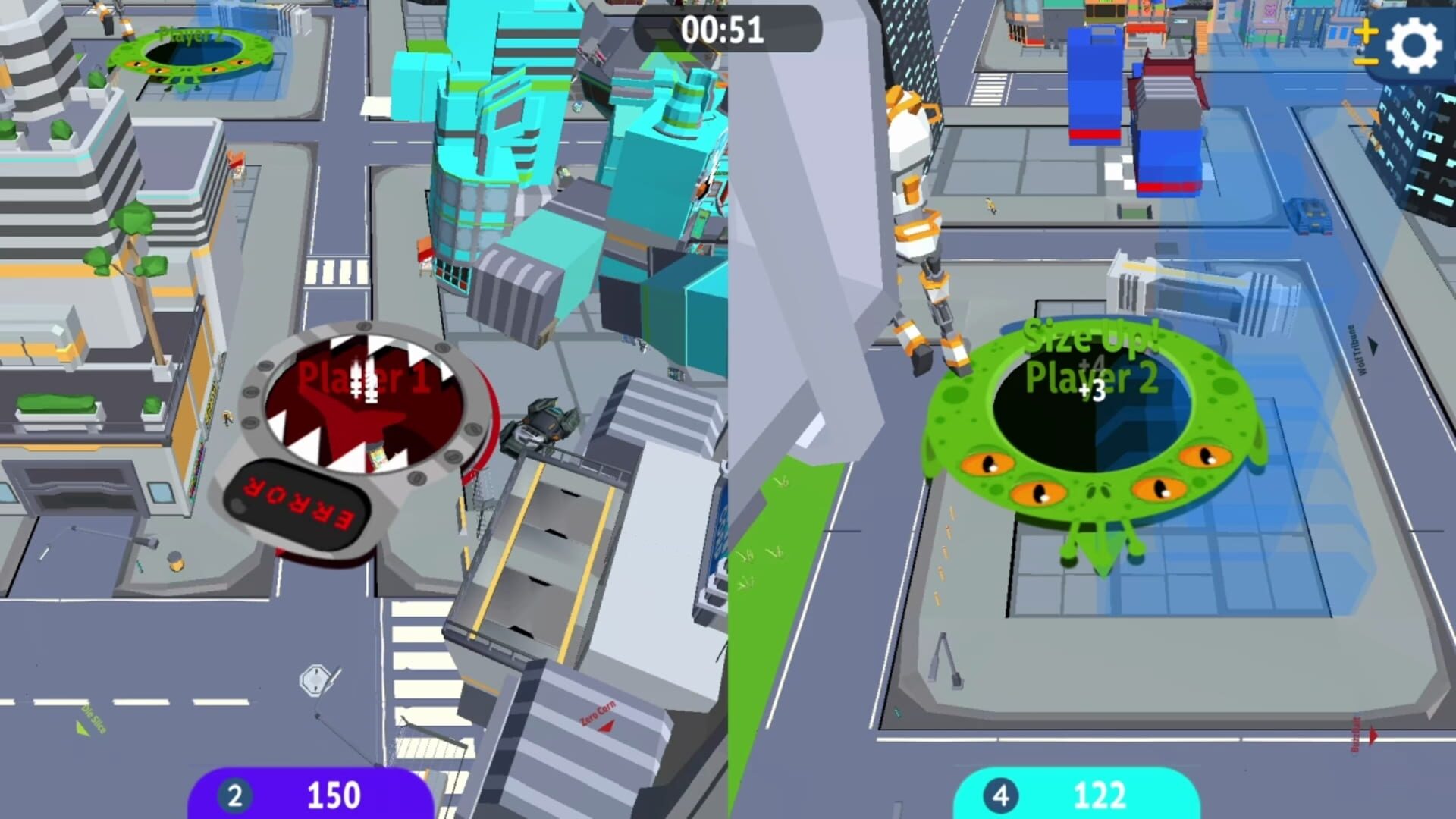The height and width of the screenshot is (819, 1456).
Task: Click Player 1's purple score bar showing 150
Action: point(334,795)
